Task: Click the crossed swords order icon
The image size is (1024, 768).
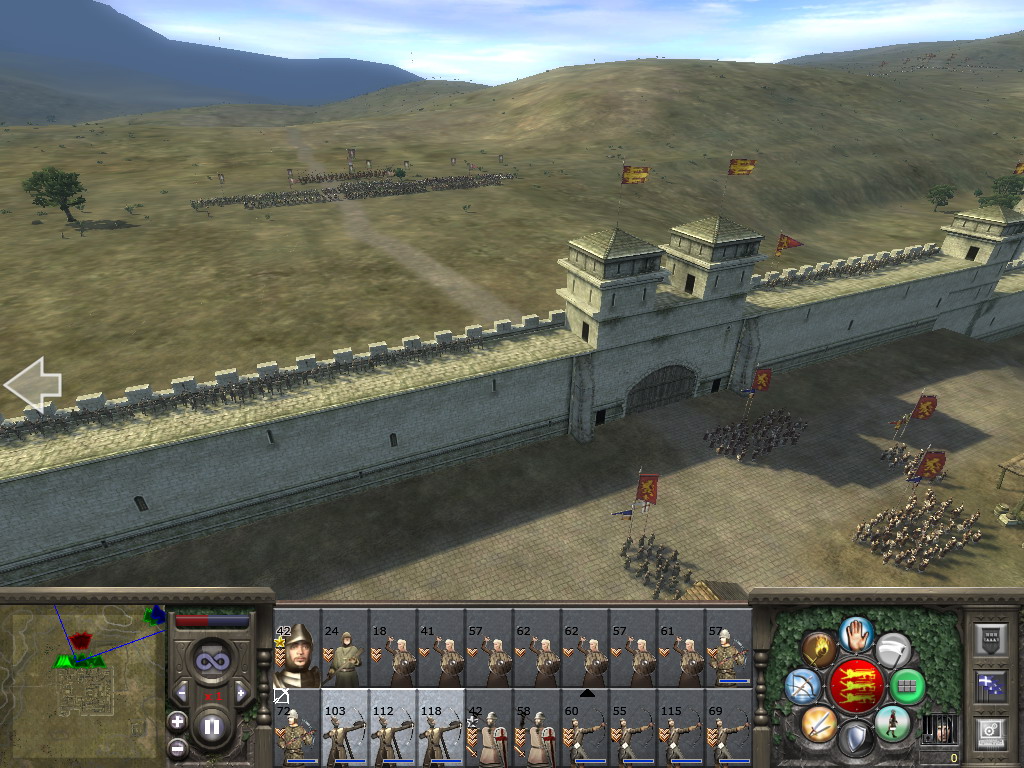Action: point(818,723)
